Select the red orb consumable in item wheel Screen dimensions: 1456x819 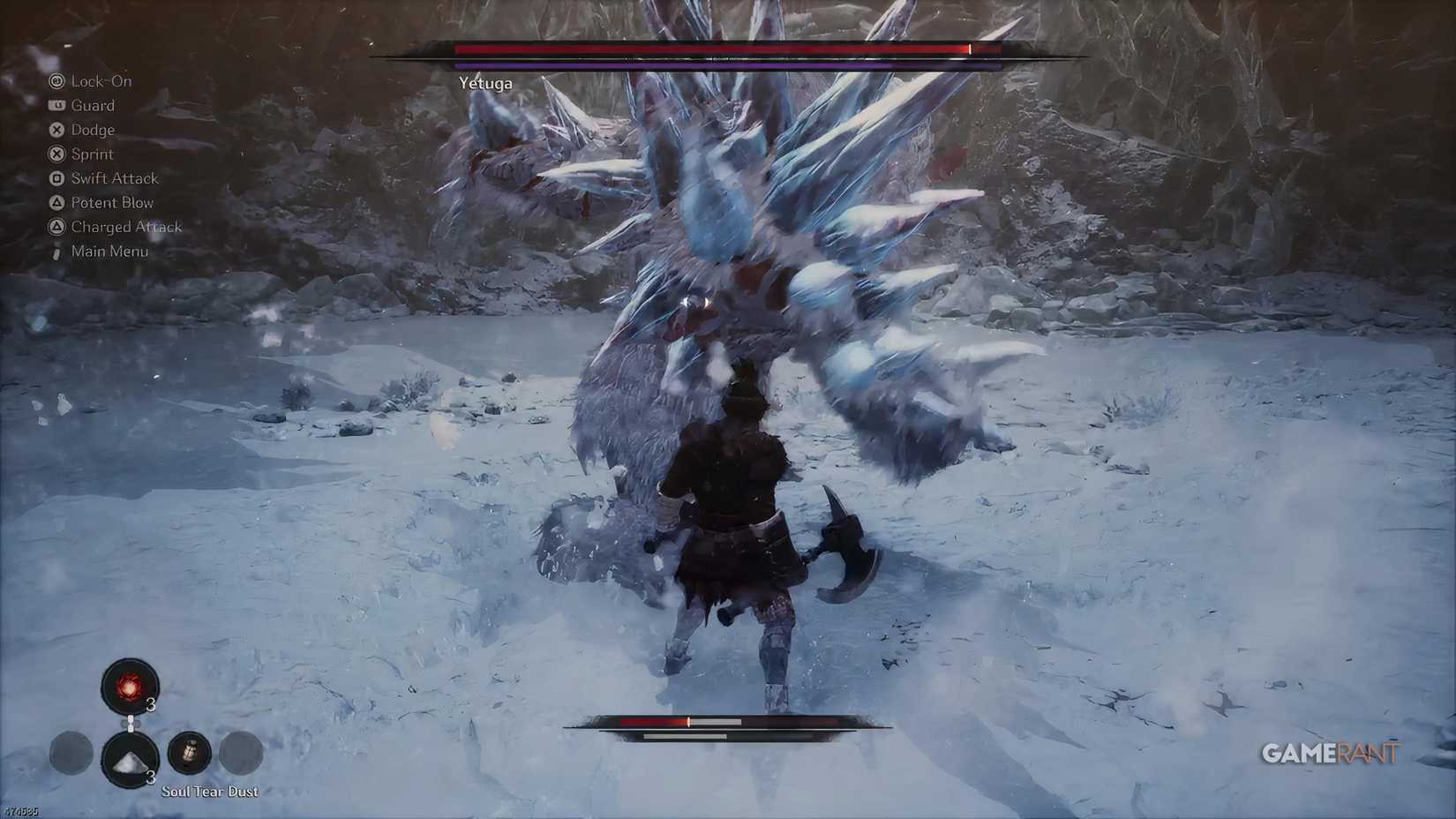tap(131, 684)
